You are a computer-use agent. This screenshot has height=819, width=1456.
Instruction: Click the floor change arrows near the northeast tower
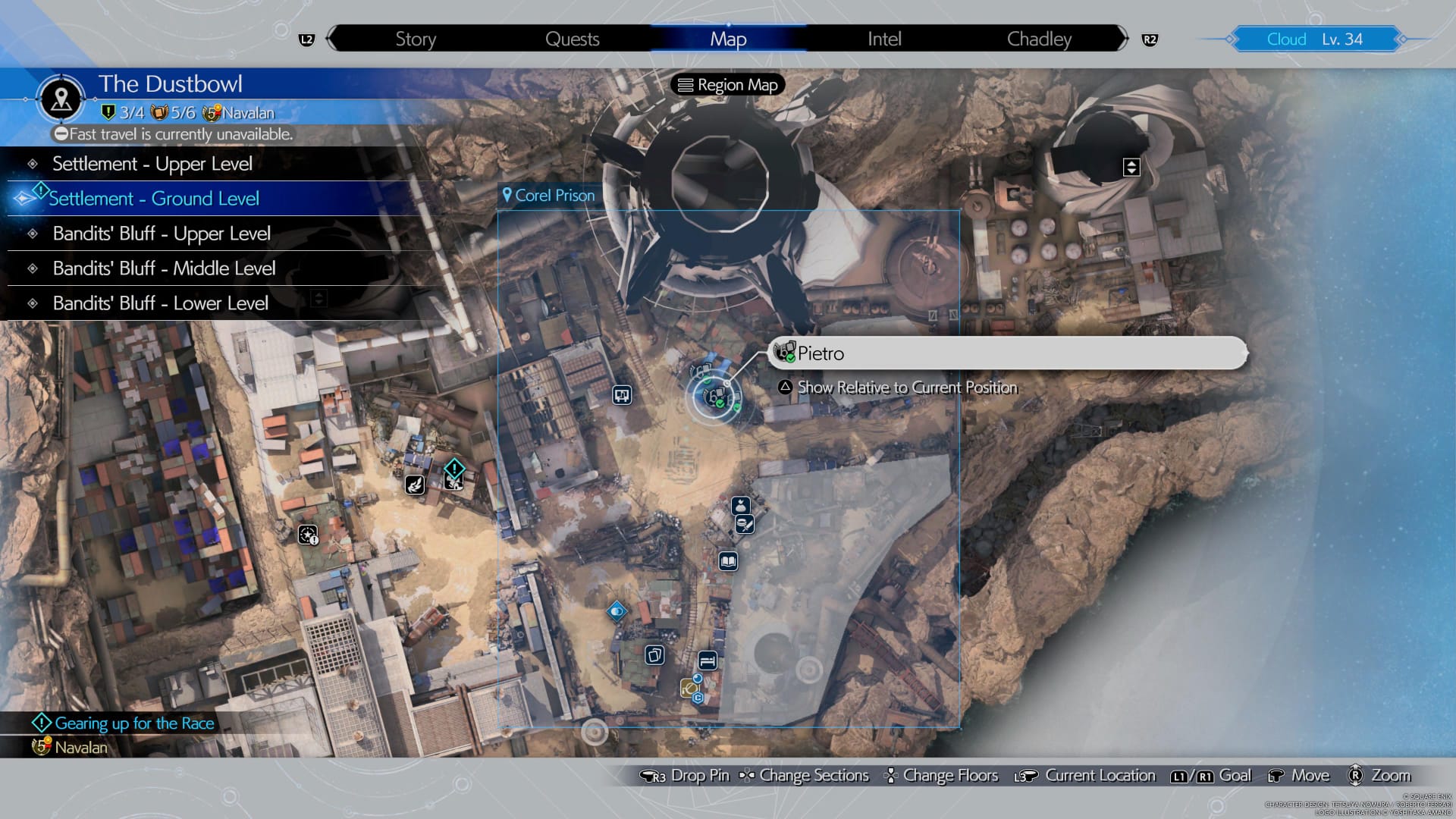tap(1131, 167)
